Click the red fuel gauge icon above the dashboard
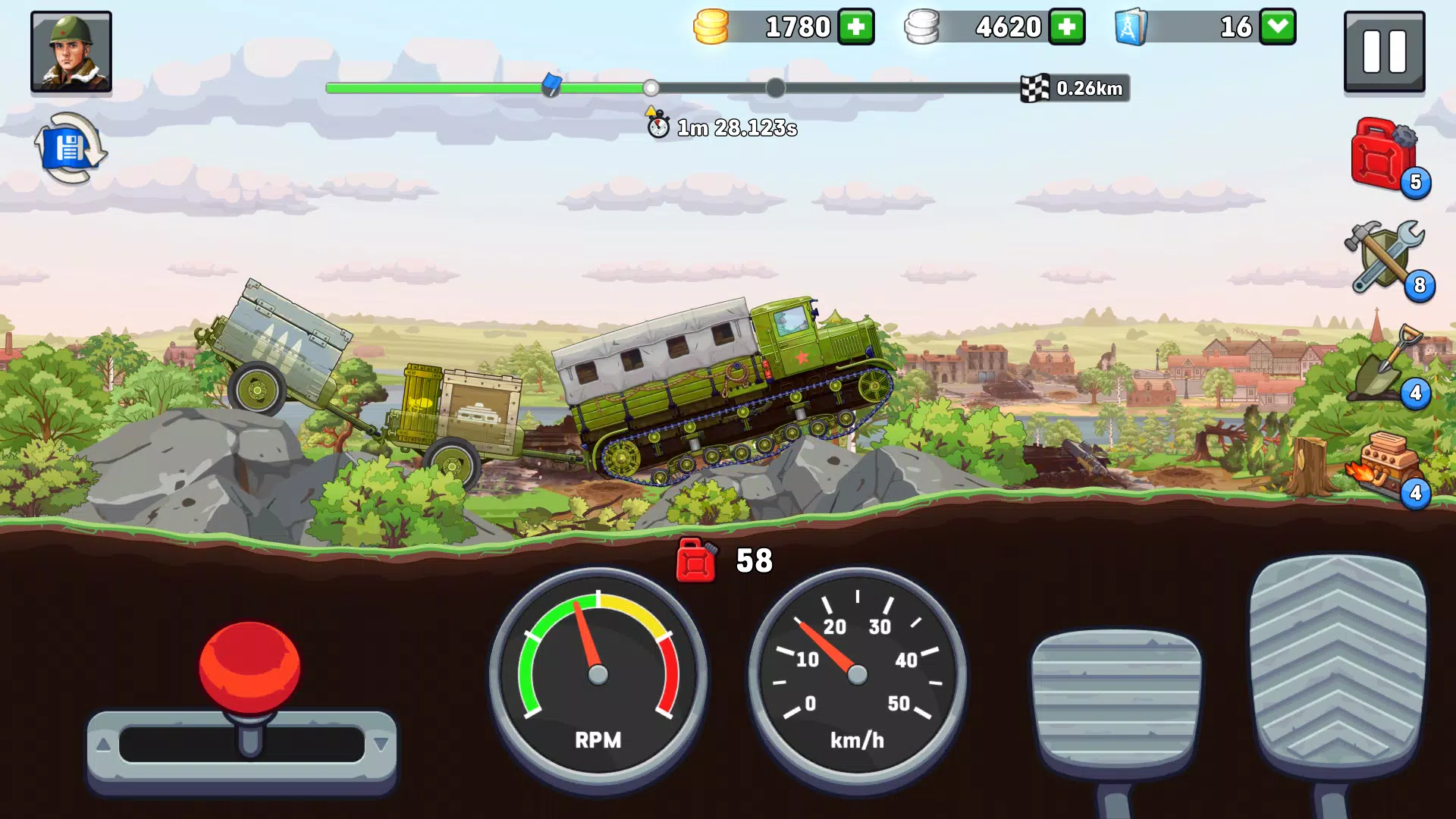The height and width of the screenshot is (819, 1456). click(x=695, y=563)
